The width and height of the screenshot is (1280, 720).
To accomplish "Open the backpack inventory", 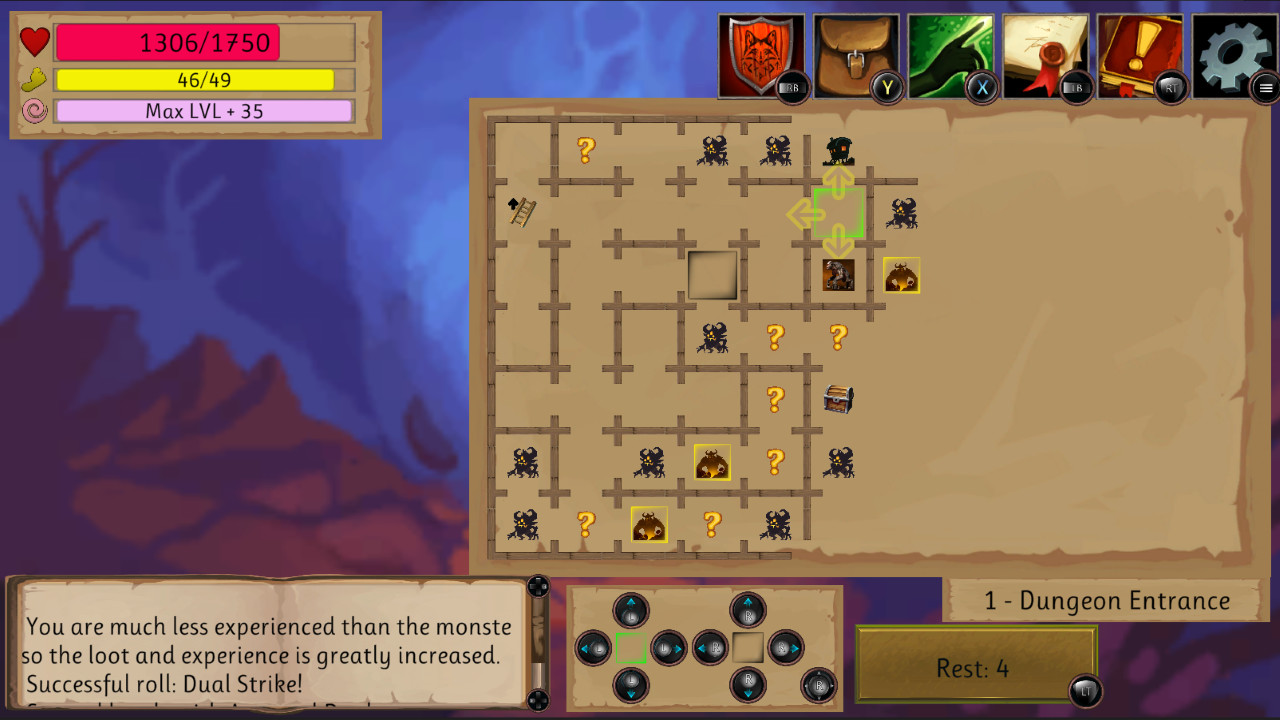I will click(x=855, y=52).
